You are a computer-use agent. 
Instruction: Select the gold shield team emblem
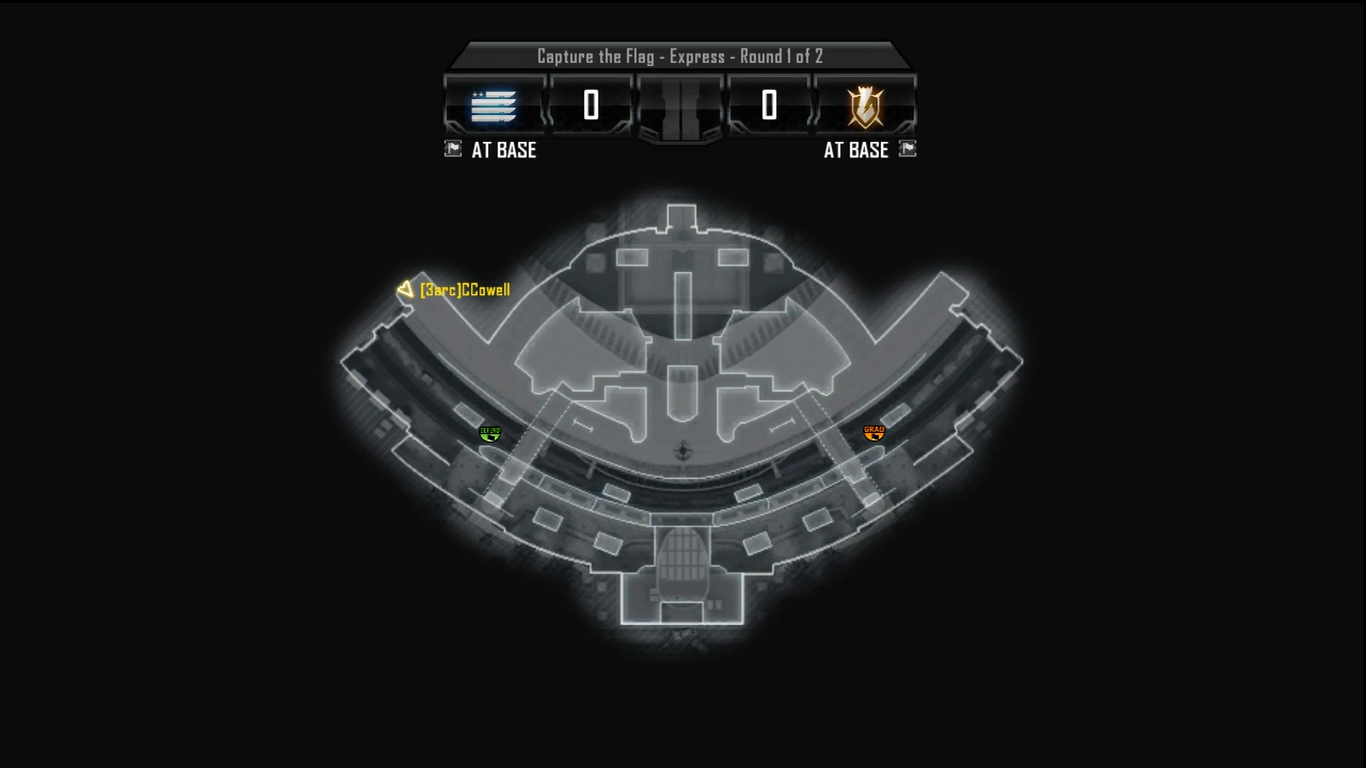(865, 106)
